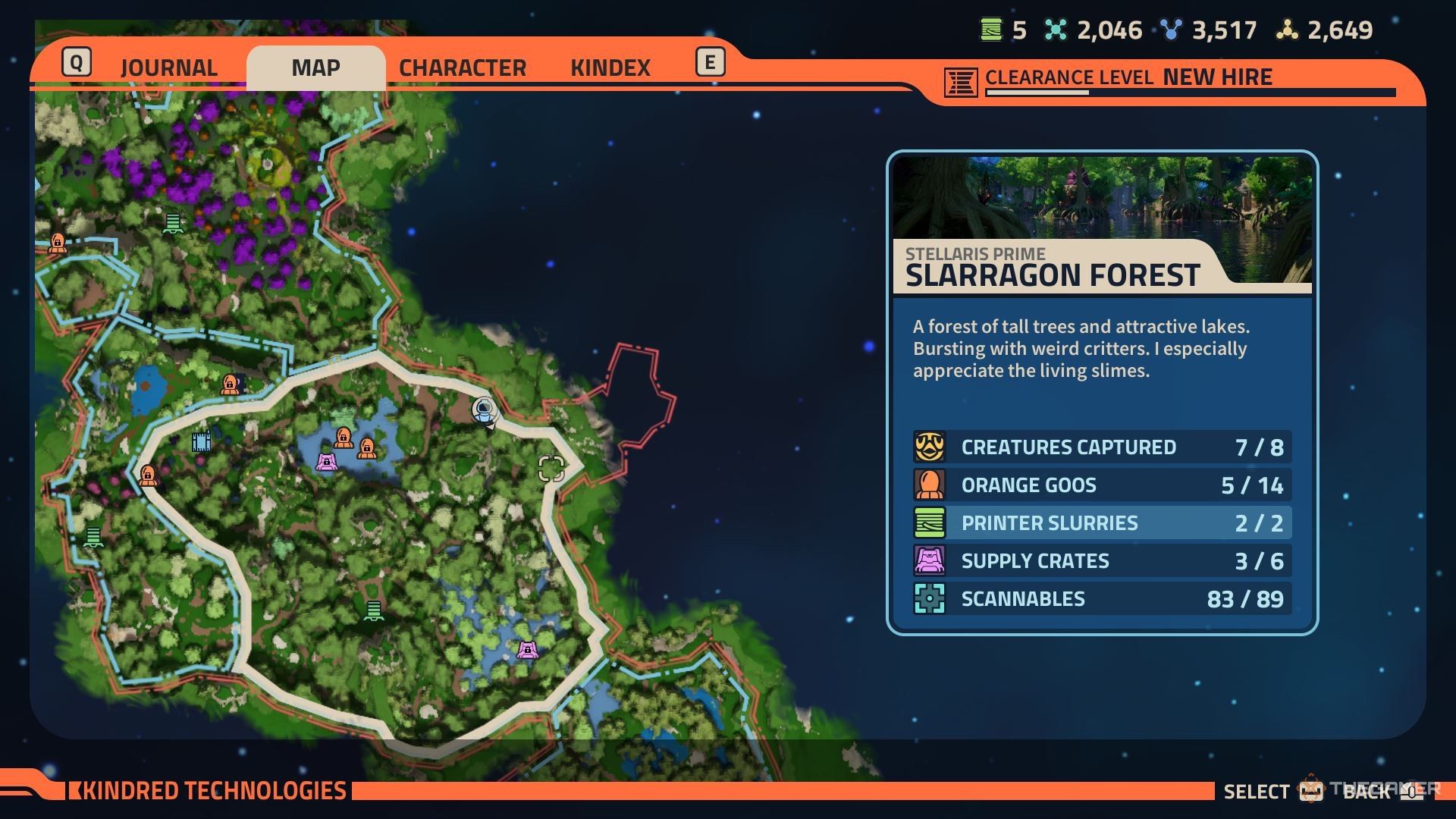Viewport: 1456px width, 819px height.
Task: Select the Creatures Captured row
Action: pos(1101,447)
